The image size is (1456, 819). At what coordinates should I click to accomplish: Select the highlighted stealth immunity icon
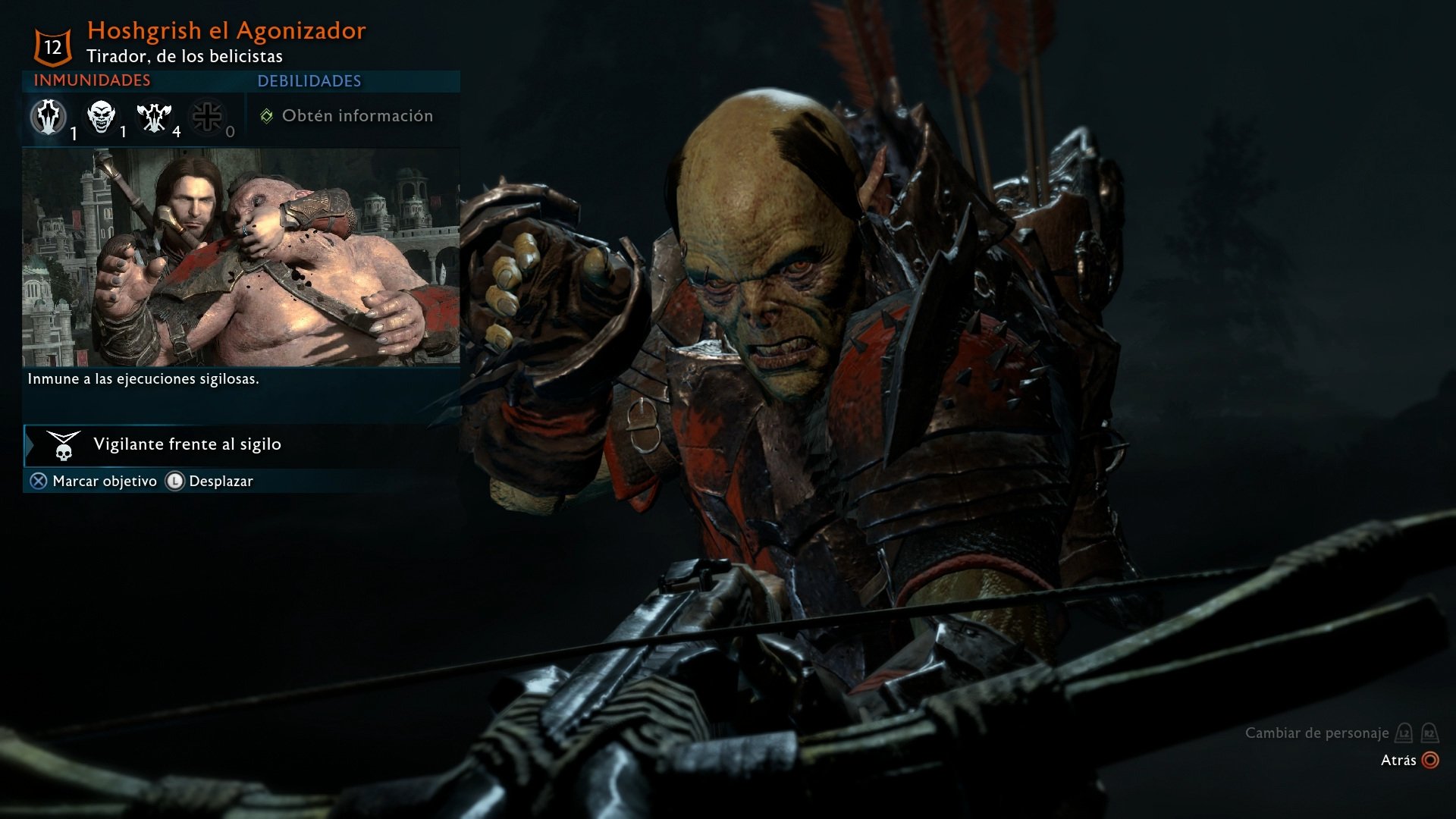coord(49,117)
